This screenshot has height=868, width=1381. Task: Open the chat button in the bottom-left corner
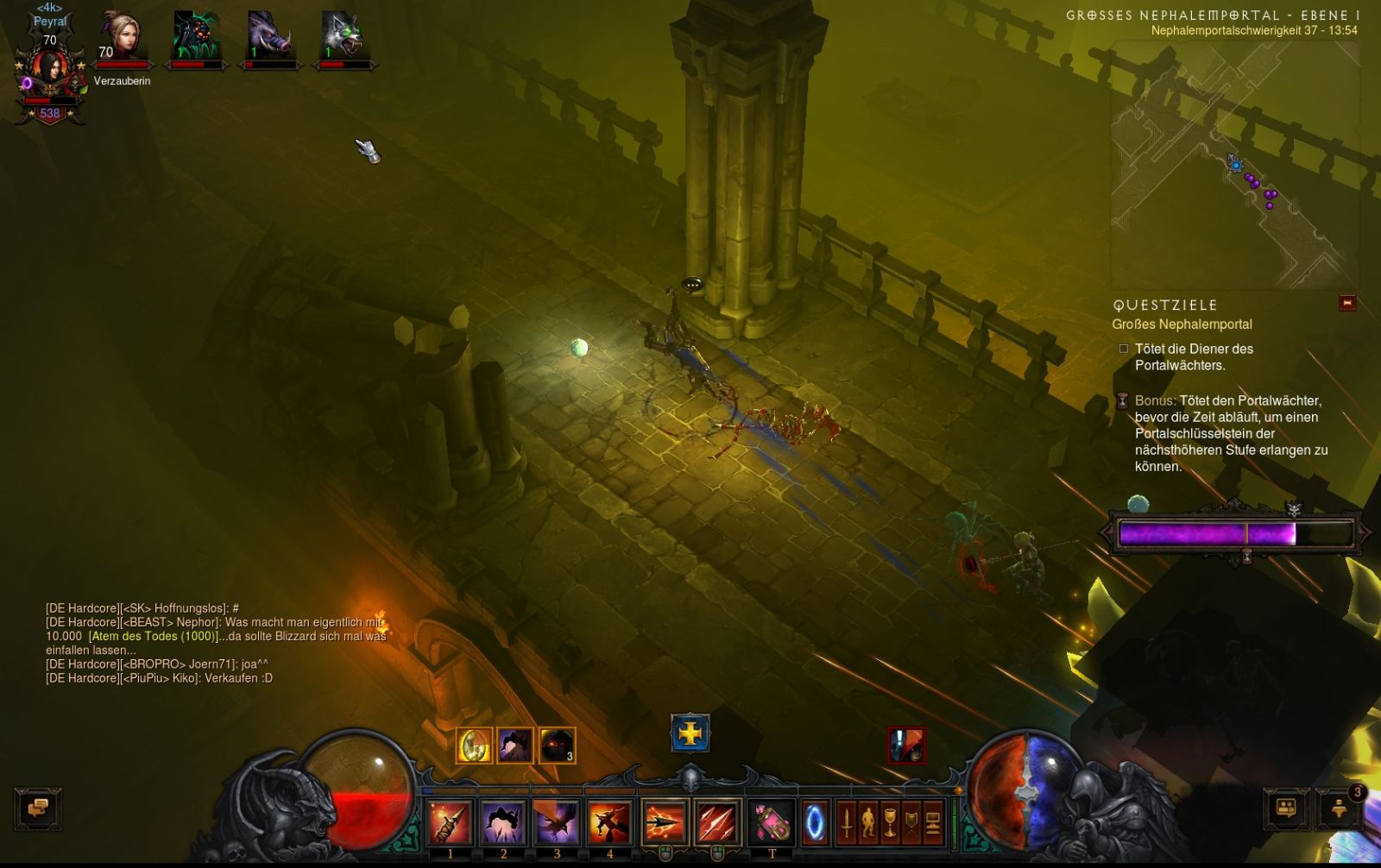coord(38,808)
